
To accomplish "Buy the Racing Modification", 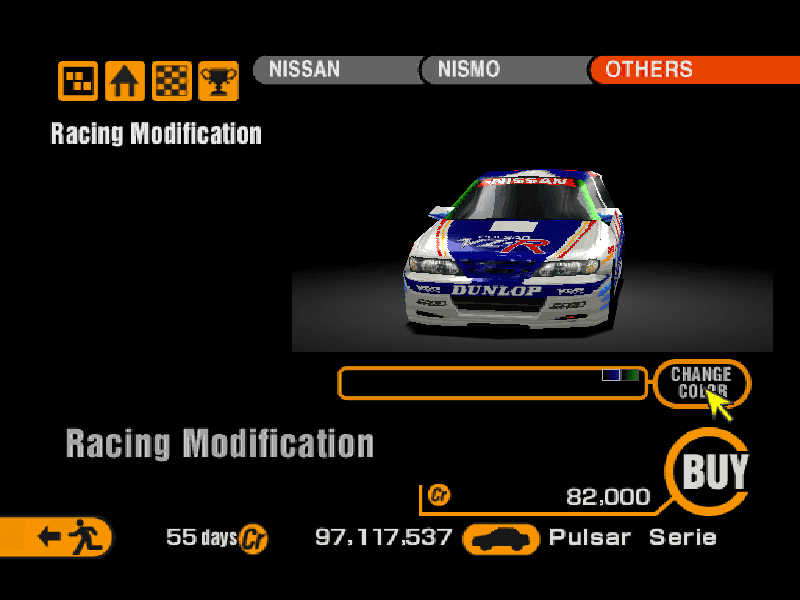I will tap(714, 471).
